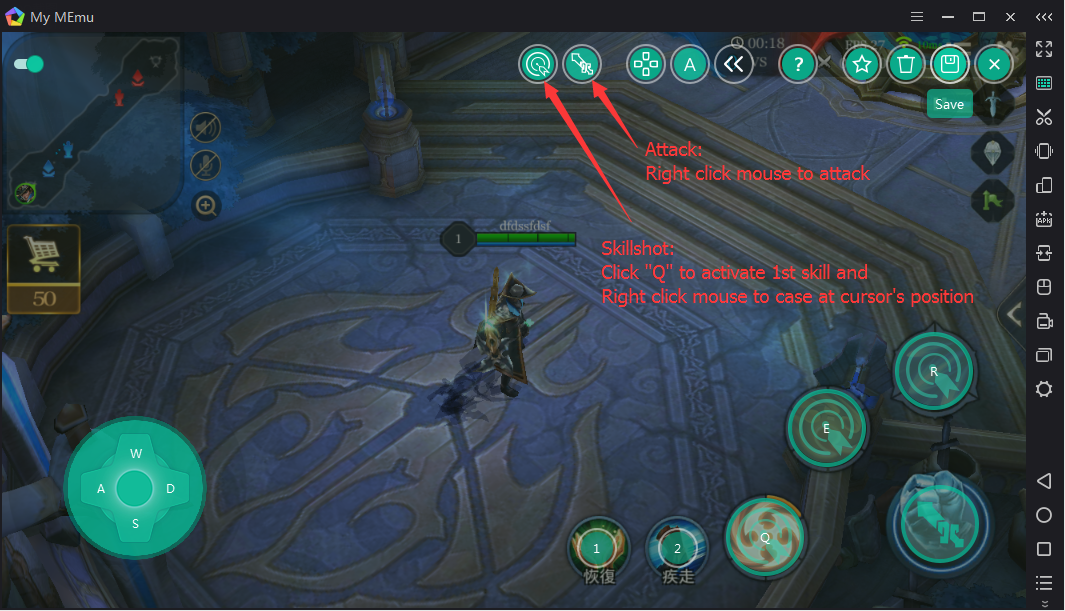Use the sprint spell labeled 2
Viewport: 1065px width, 611px height.
(x=677, y=548)
